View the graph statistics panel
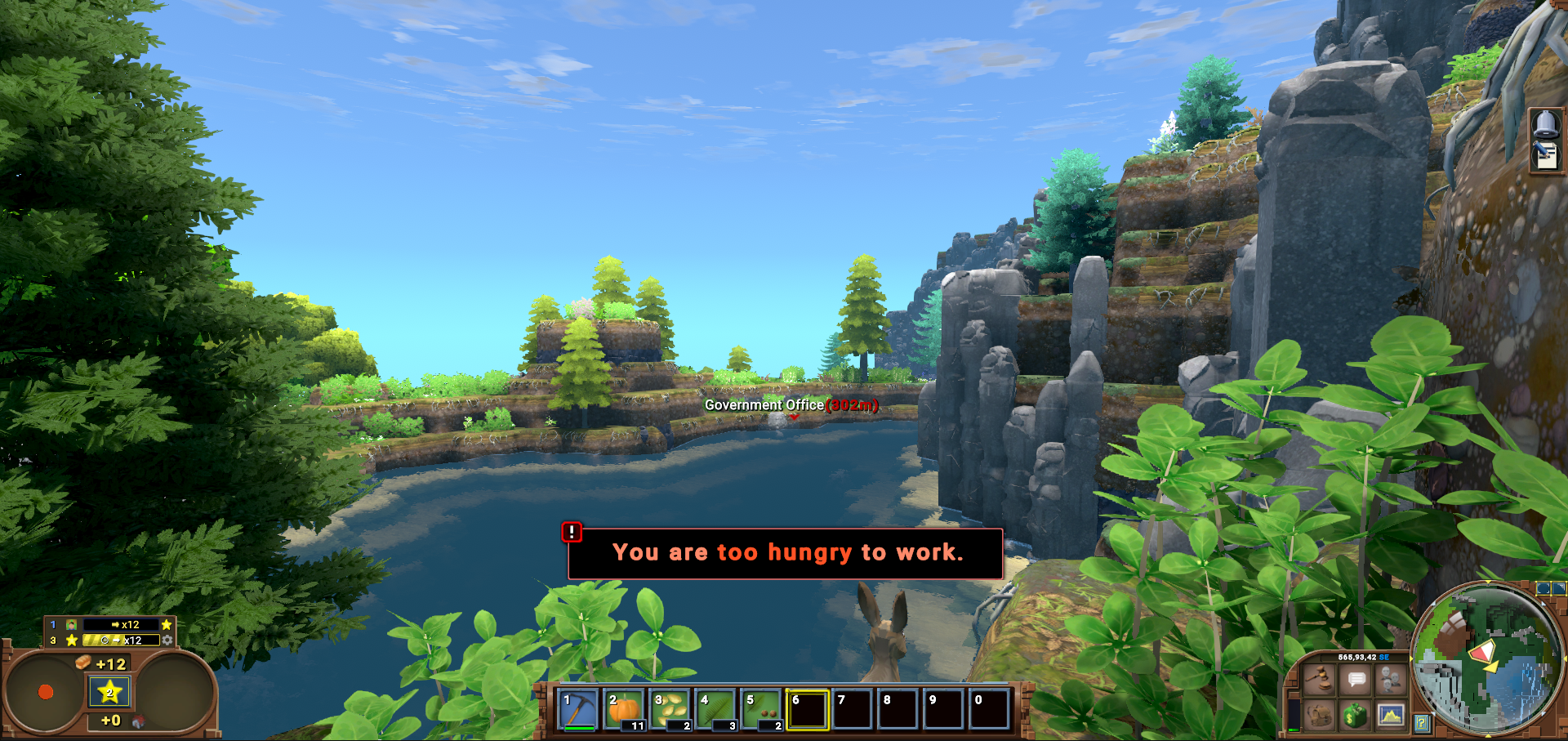 point(1390,716)
